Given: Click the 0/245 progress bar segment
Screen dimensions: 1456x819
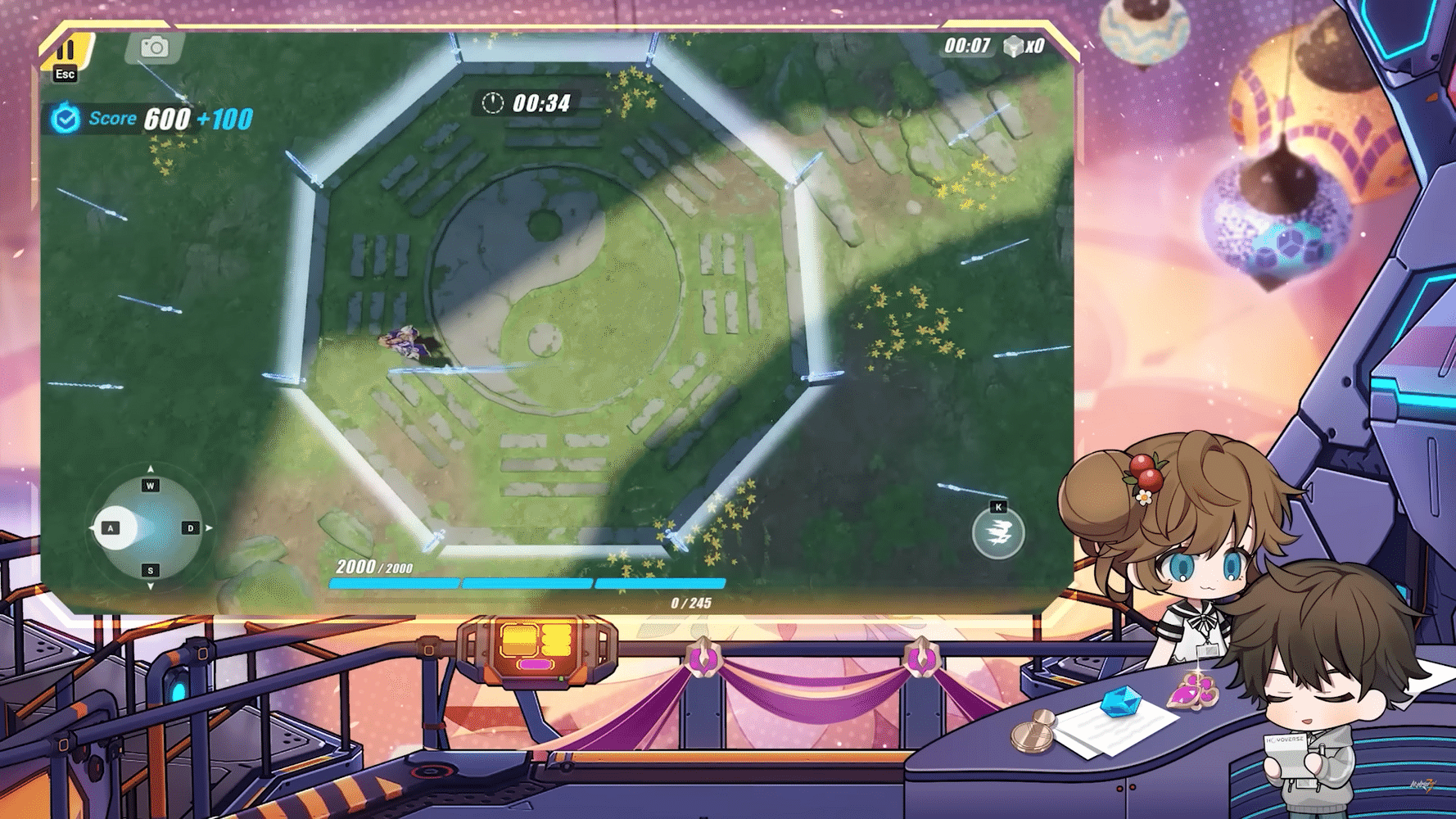Looking at the screenshot, I should click(x=659, y=582).
